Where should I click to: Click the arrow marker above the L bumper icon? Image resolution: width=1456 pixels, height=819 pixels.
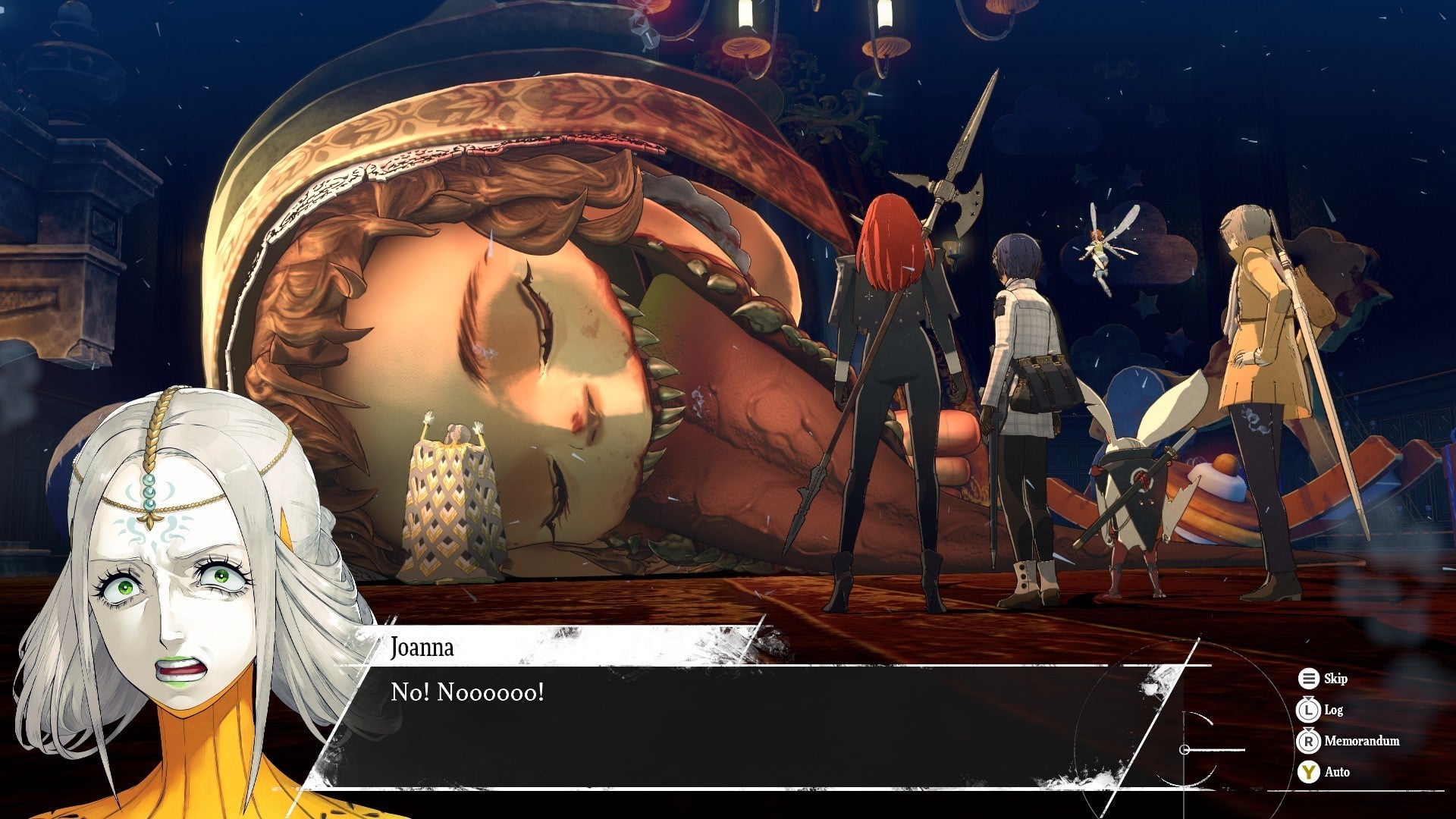[1308, 698]
